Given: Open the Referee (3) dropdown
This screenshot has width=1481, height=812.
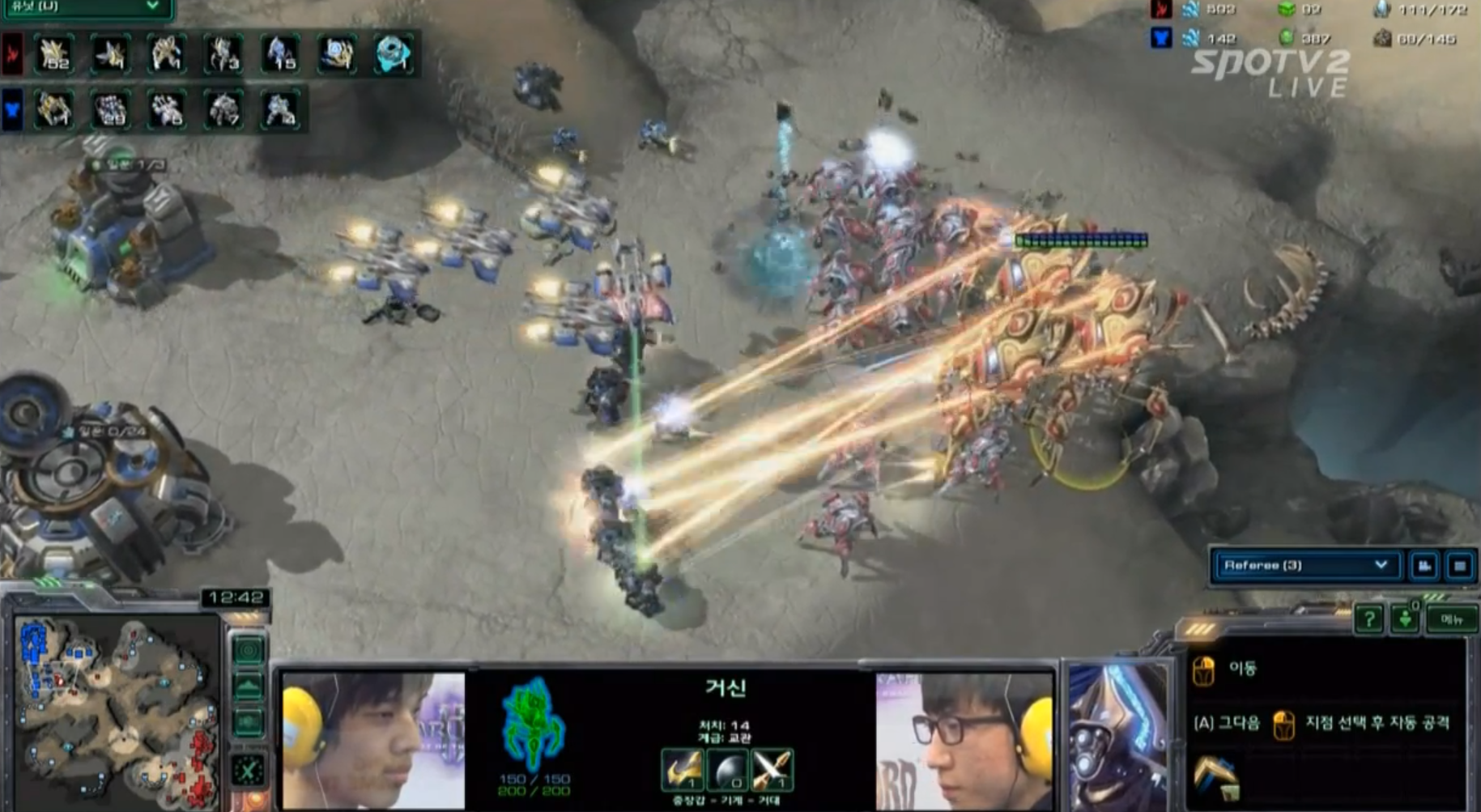Looking at the screenshot, I should (x=1305, y=565).
